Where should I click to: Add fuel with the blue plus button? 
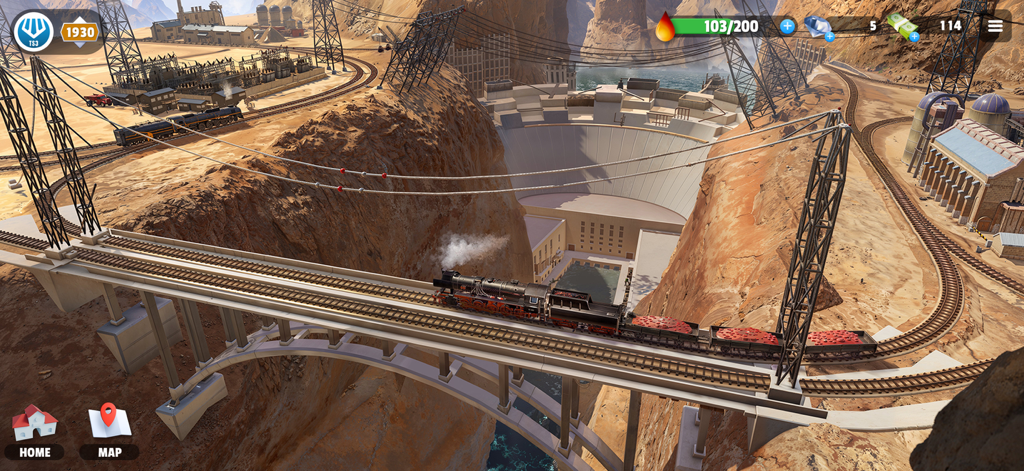click(x=788, y=26)
